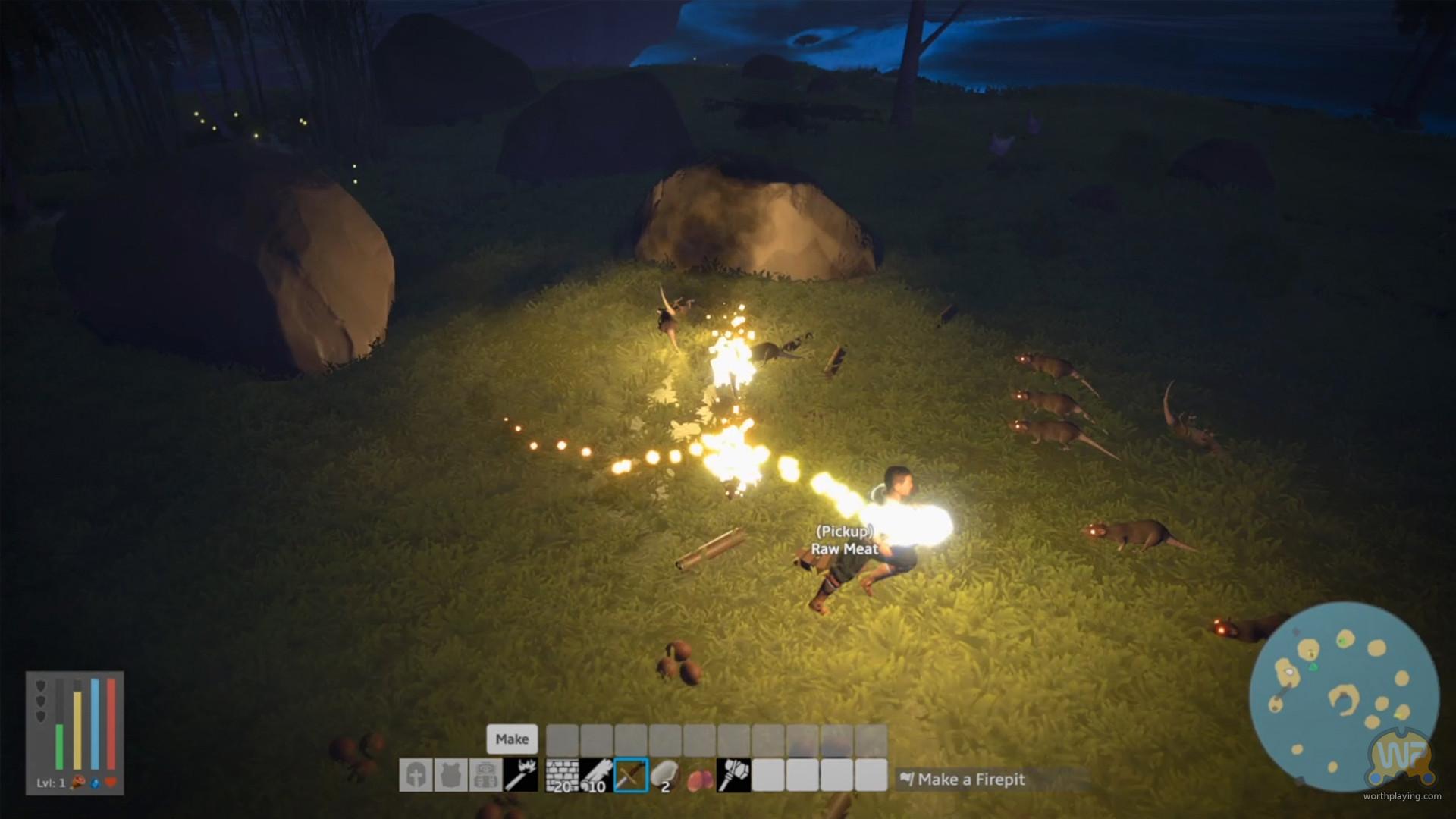Select the stone brick stack of 20

[x=562, y=775]
